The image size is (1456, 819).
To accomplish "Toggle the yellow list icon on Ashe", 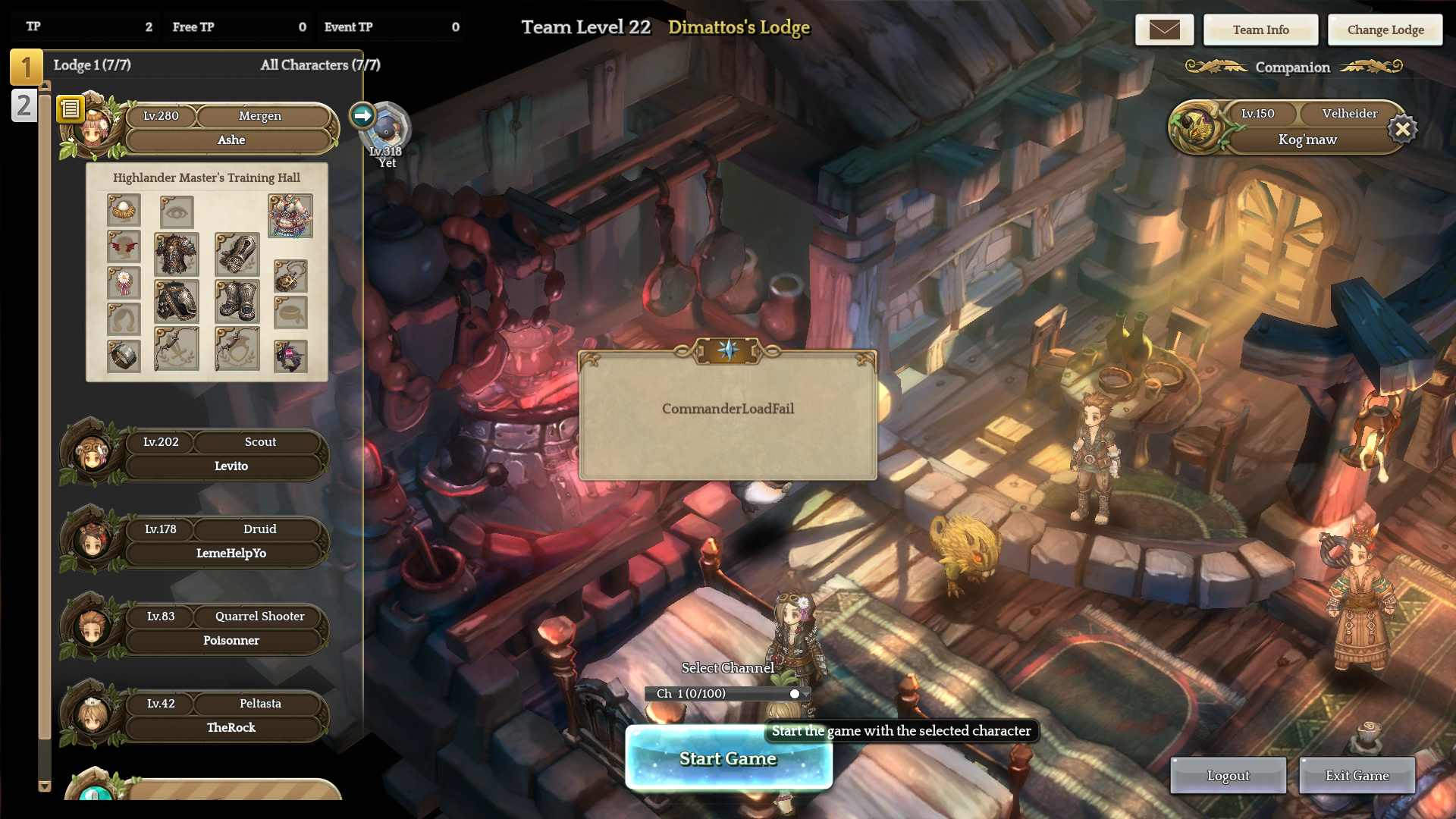I will click(x=70, y=109).
